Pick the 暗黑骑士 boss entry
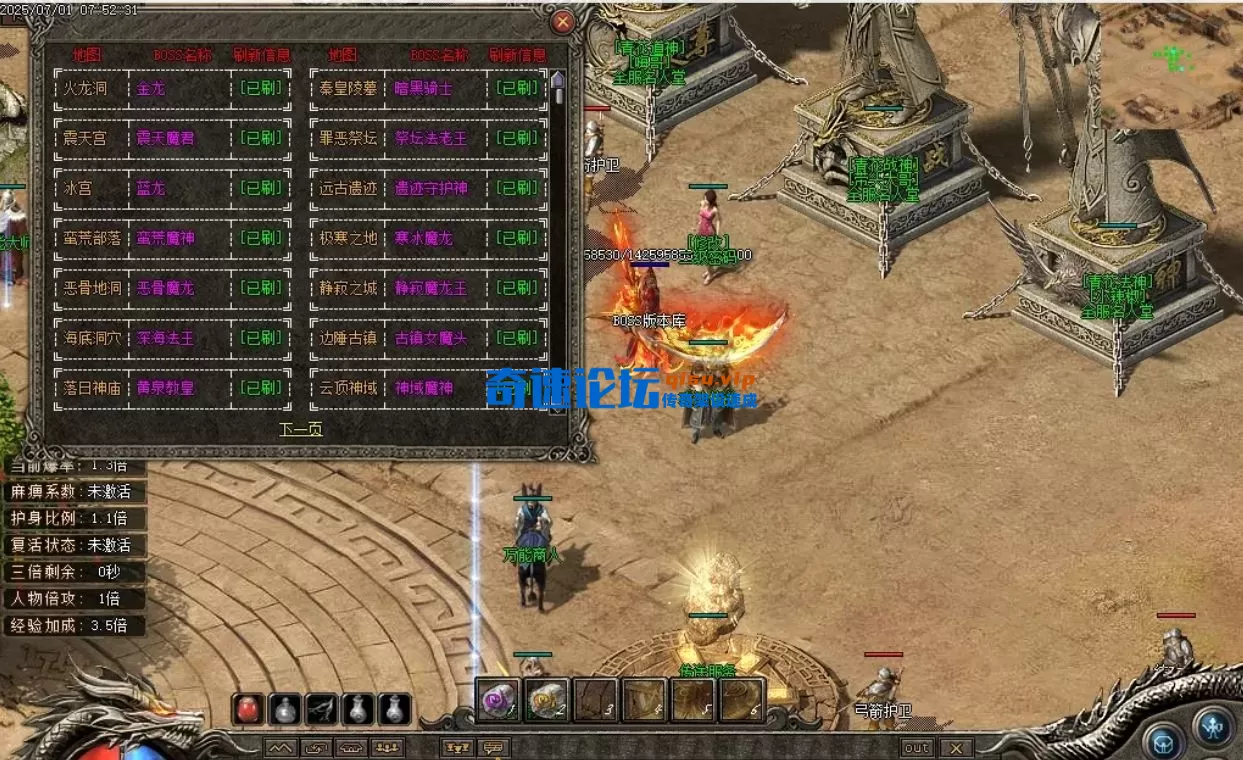Image resolution: width=1243 pixels, height=760 pixels. (x=423, y=88)
